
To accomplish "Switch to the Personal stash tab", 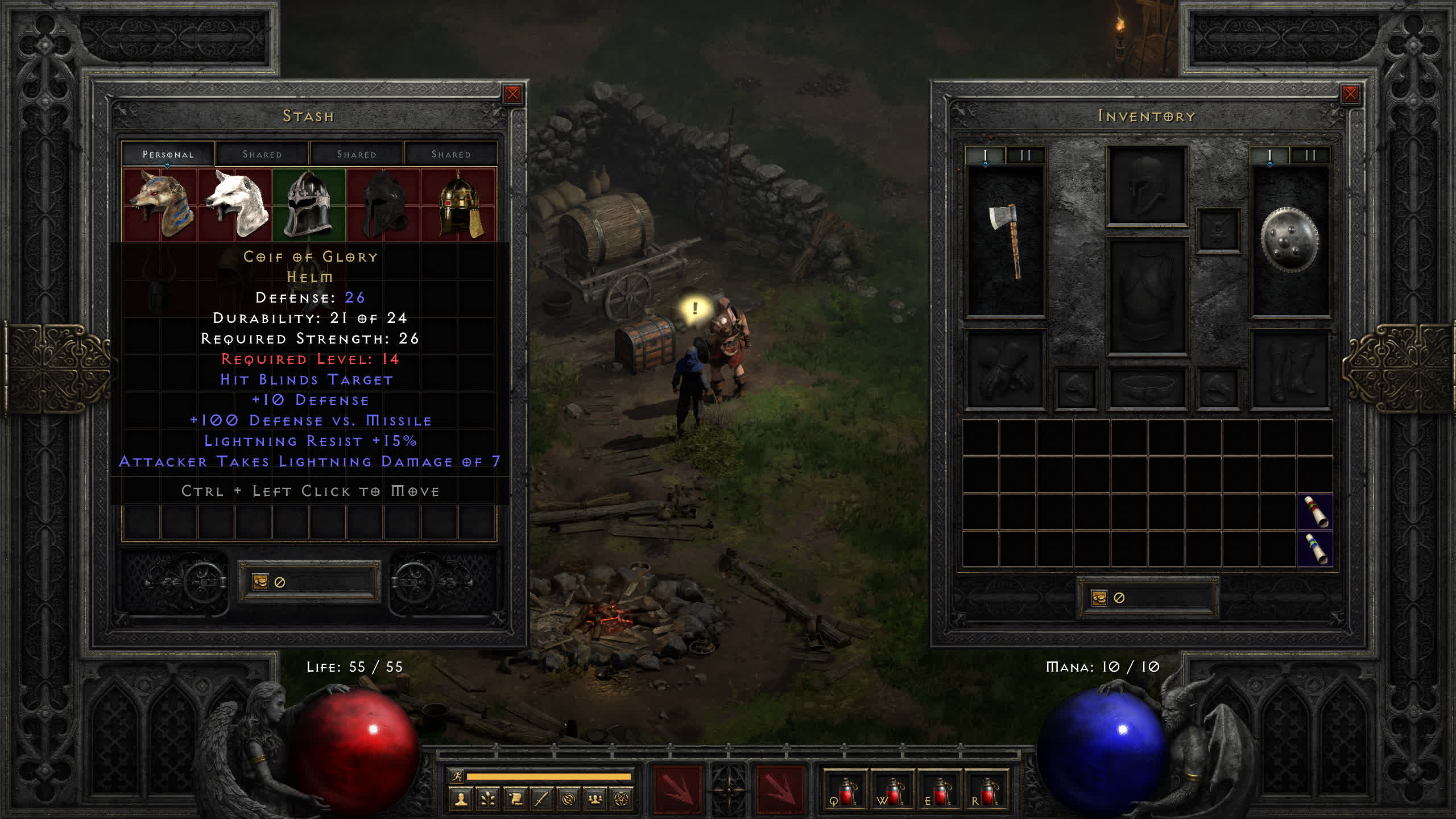I will pyautogui.click(x=168, y=154).
